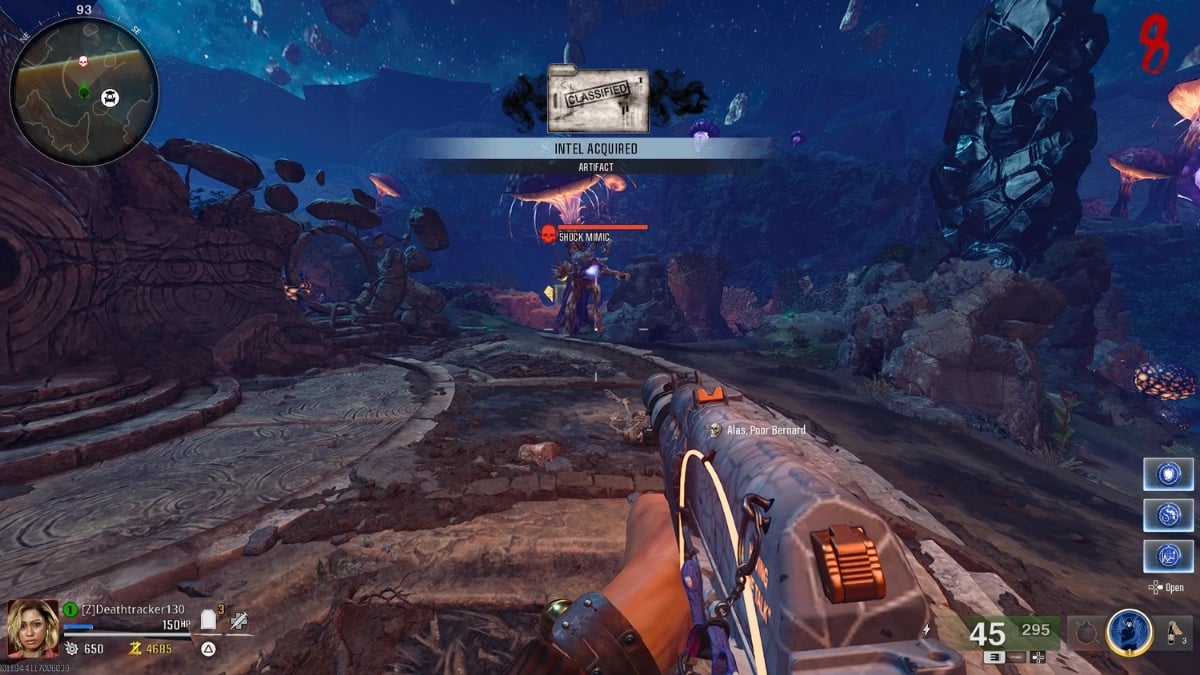Click the salvage gear icon
The width and height of the screenshot is (1200, 675).
coord(71,649)
